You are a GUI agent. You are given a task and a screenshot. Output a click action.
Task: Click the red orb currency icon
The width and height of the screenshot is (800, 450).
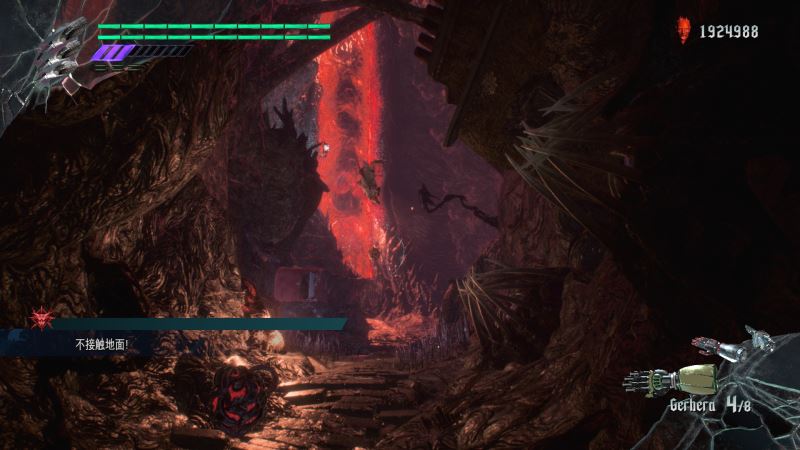tap(684, 30)
